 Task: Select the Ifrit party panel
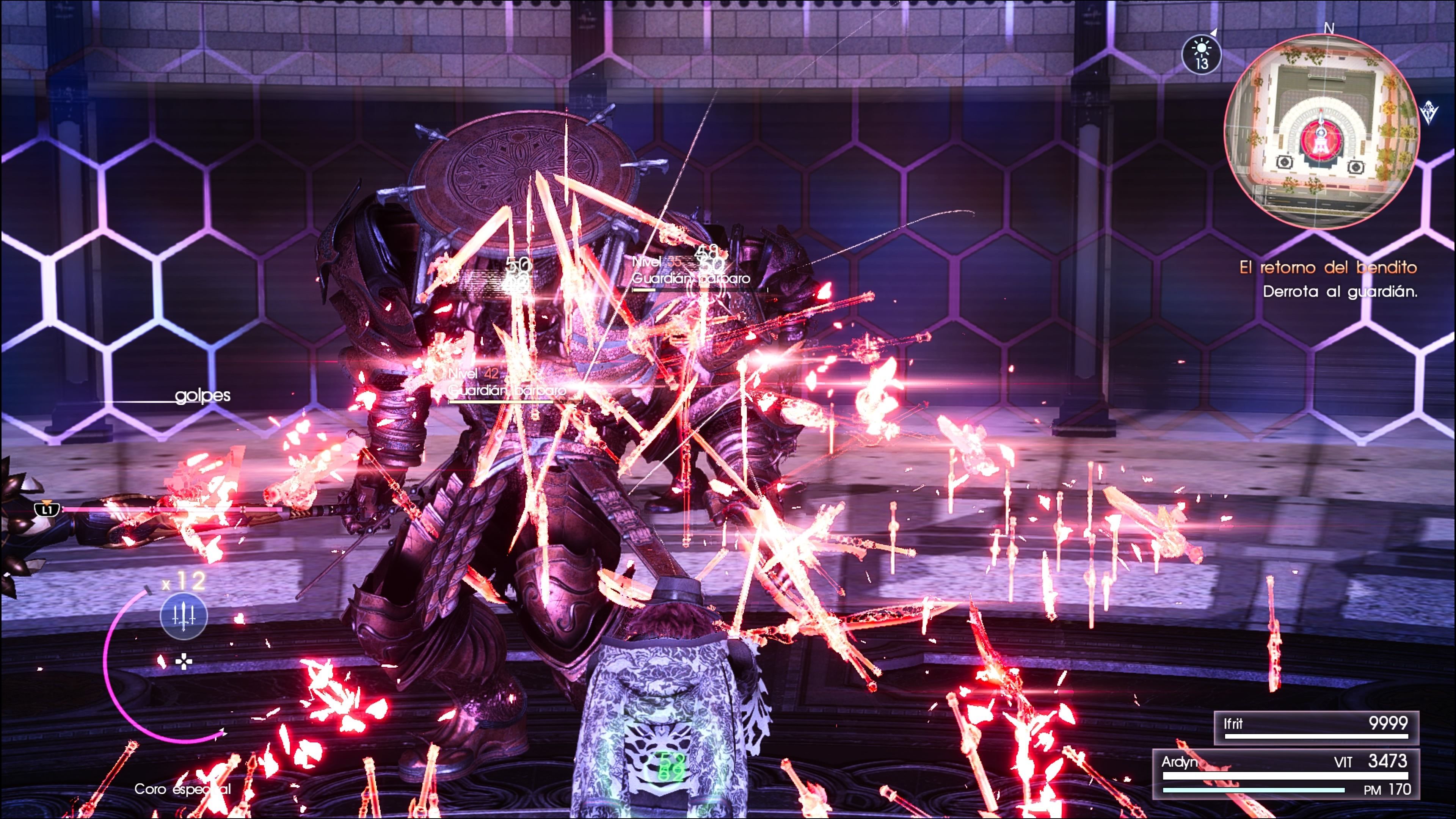1316,728
